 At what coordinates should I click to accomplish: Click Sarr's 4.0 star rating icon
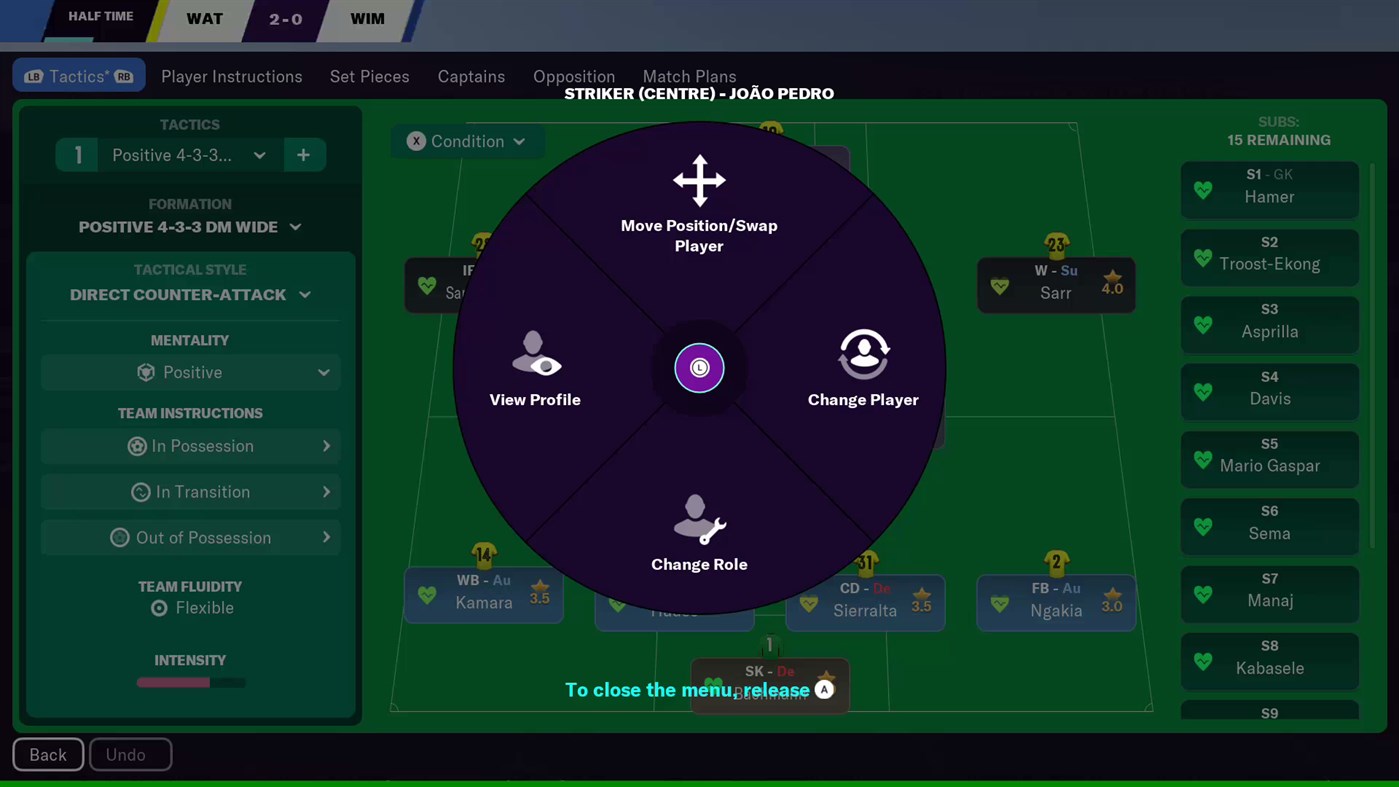pyautogui.click(x=1112, y=281)
